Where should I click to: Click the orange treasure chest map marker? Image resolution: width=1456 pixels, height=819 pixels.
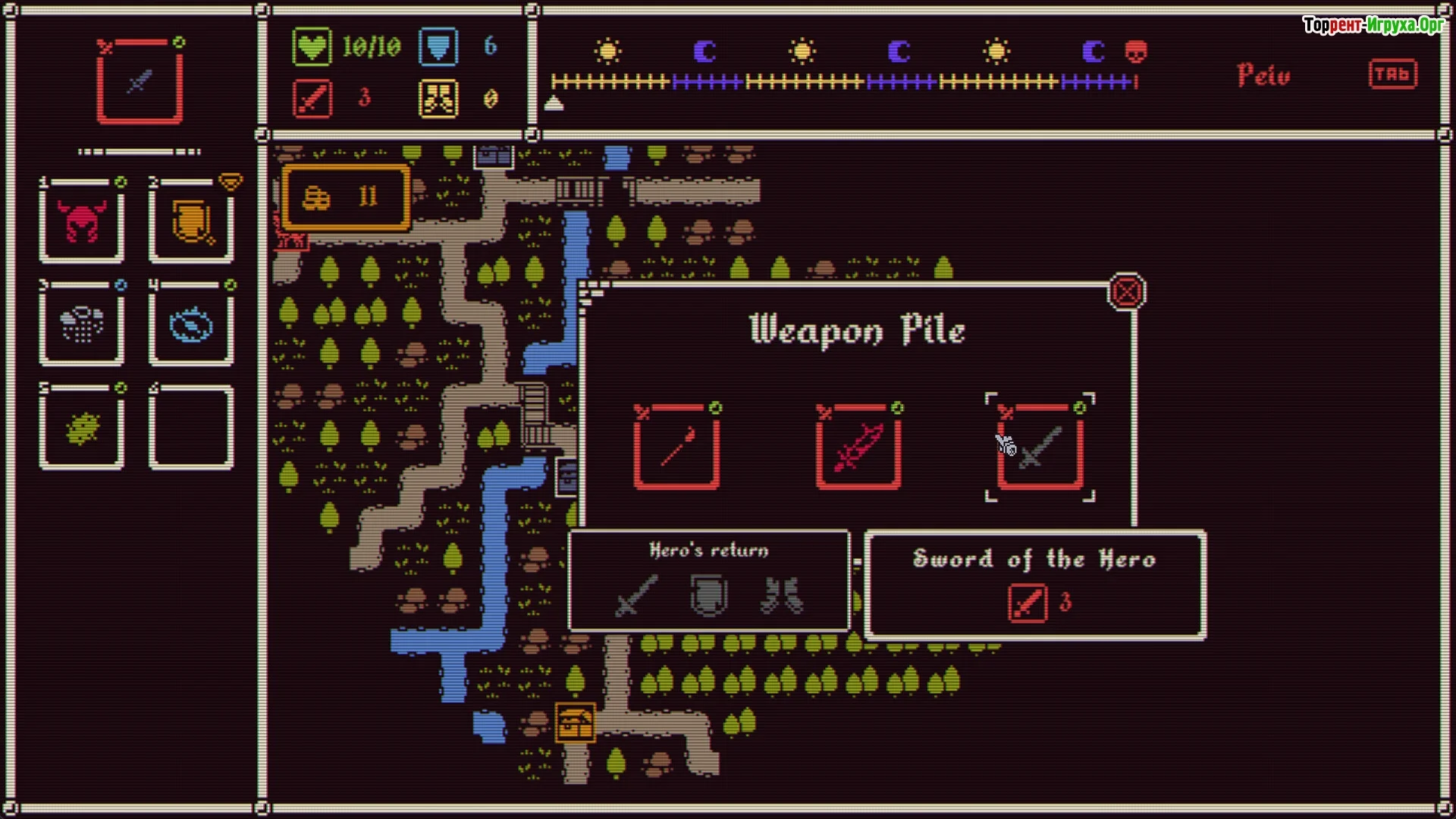pos(575,722)
